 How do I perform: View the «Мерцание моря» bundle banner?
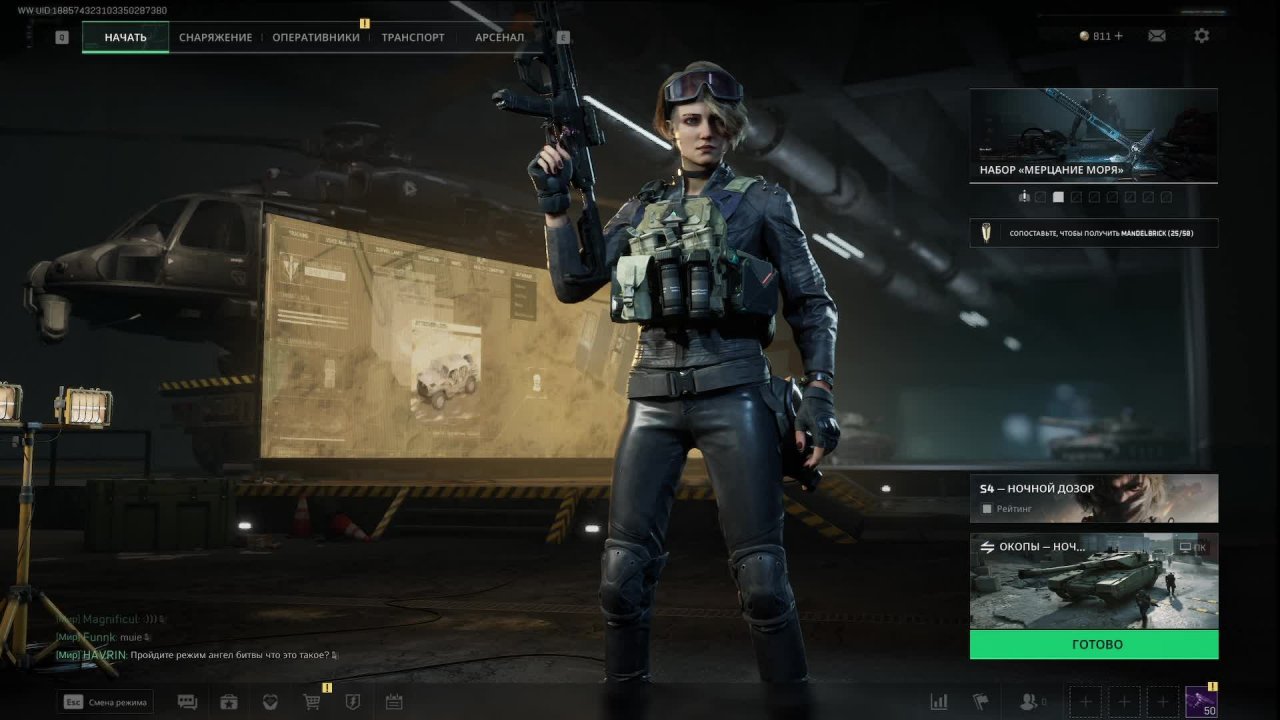(x=1093, y=134)
